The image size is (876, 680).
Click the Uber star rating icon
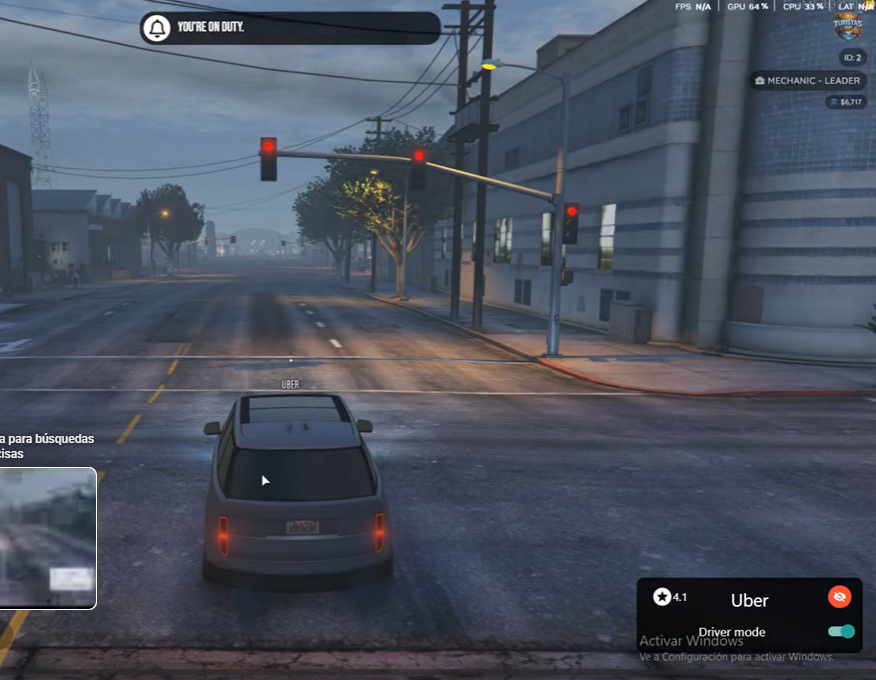662,597
